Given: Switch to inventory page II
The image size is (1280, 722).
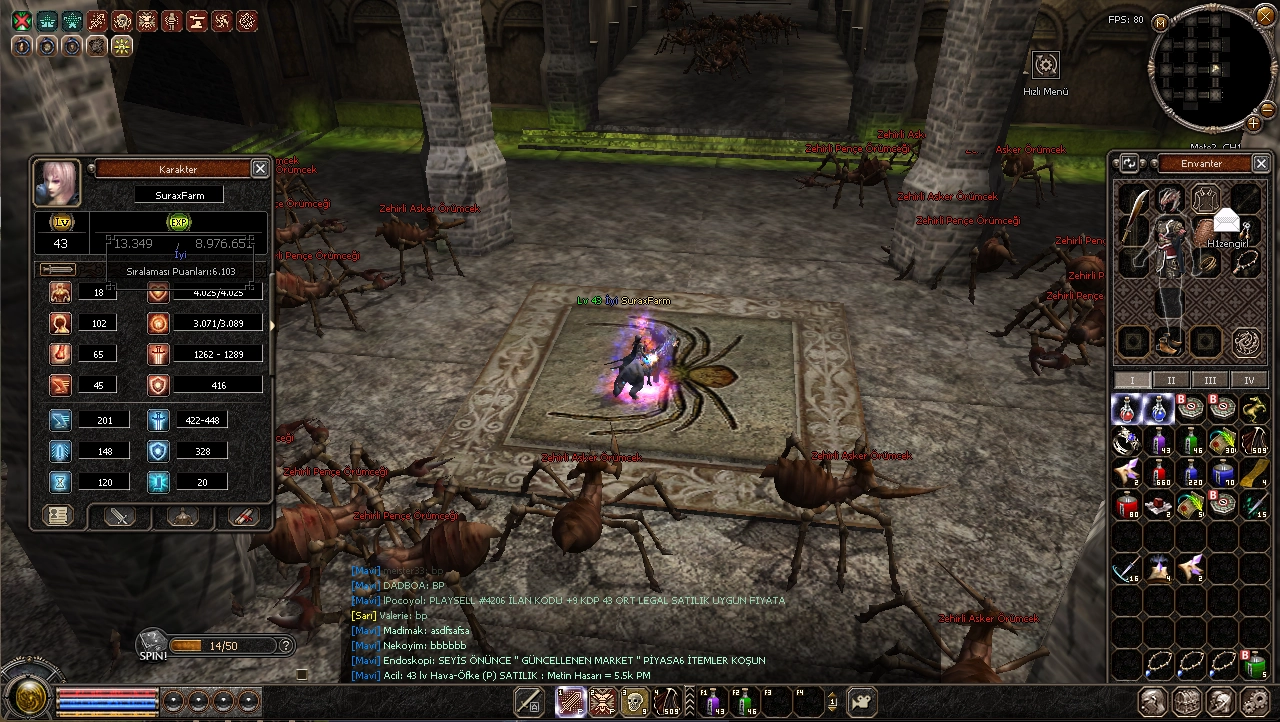Looking at the screenshot, I should point(1171,380).
